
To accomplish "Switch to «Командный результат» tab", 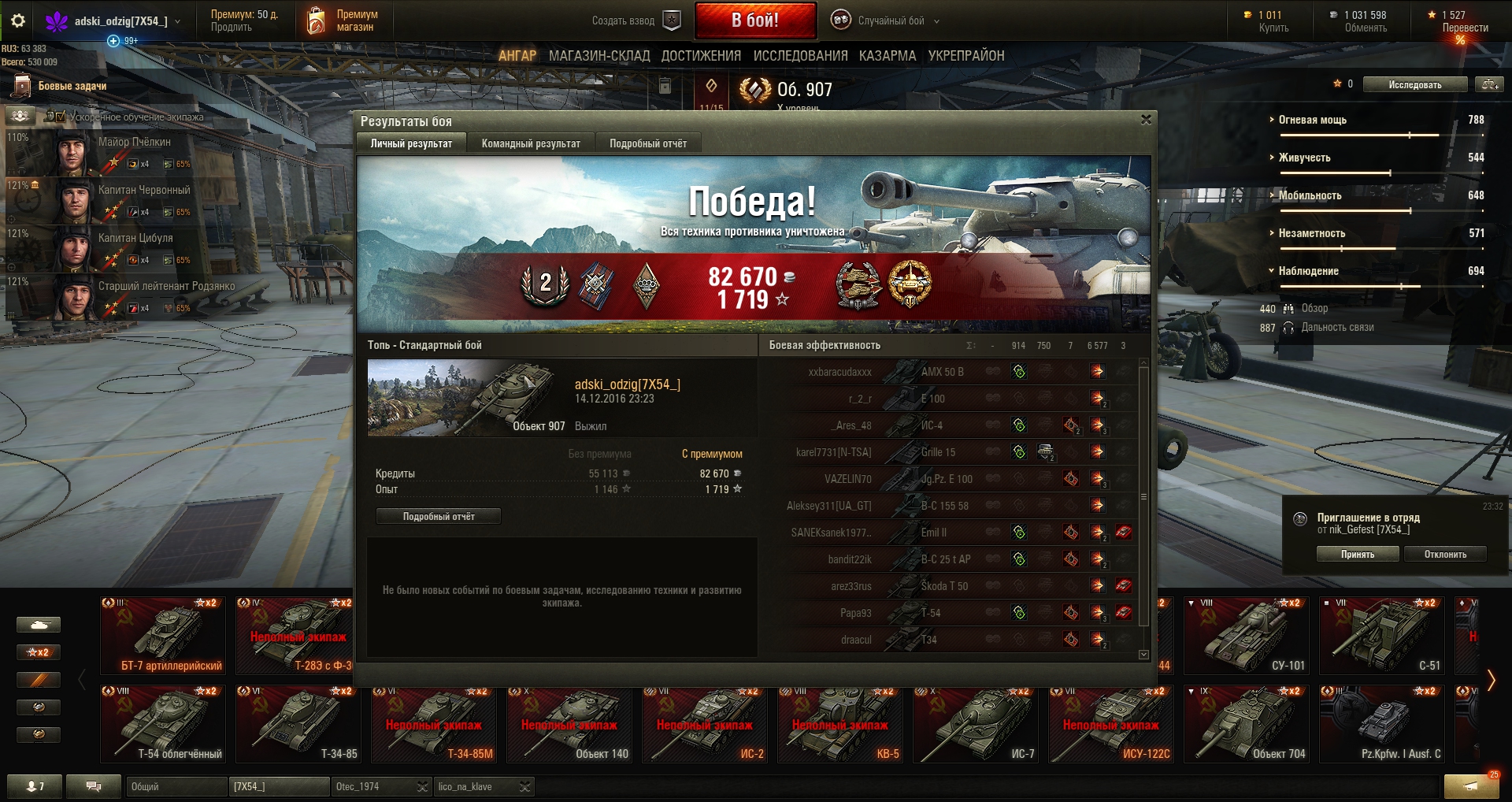I will (531, 143).
